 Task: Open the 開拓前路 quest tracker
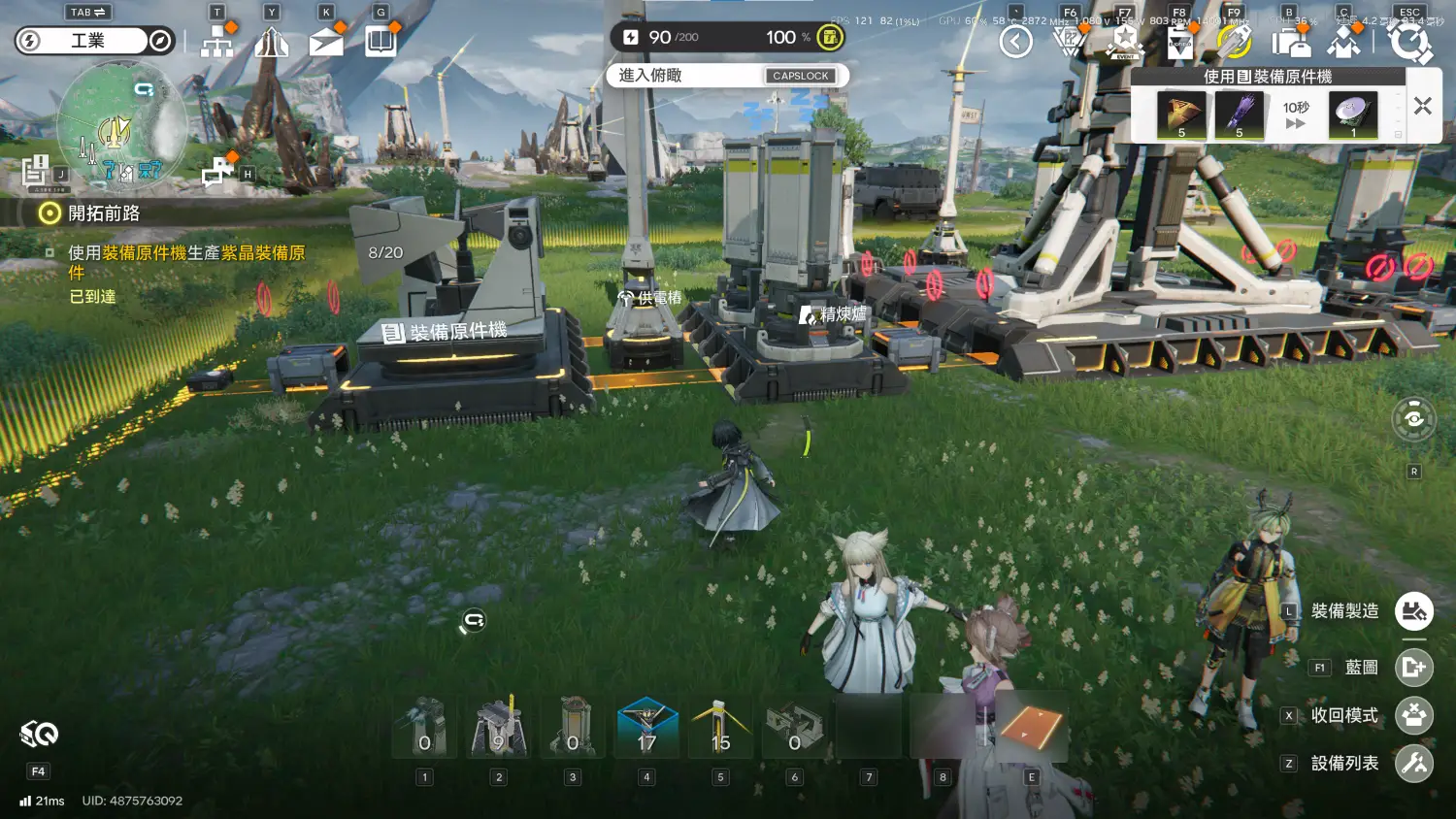104,213
